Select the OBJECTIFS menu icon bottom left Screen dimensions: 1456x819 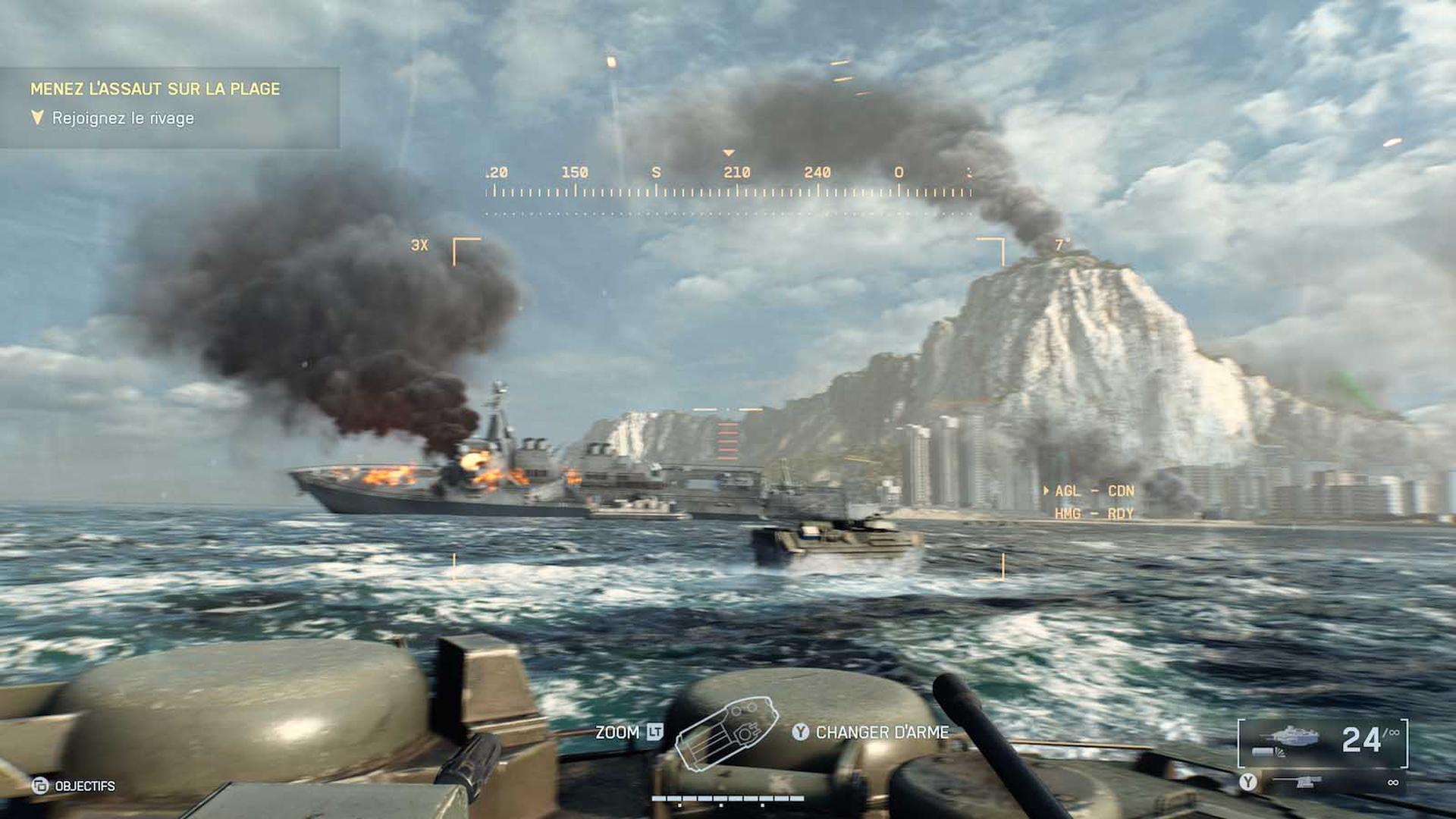click(x=40, y=786)
